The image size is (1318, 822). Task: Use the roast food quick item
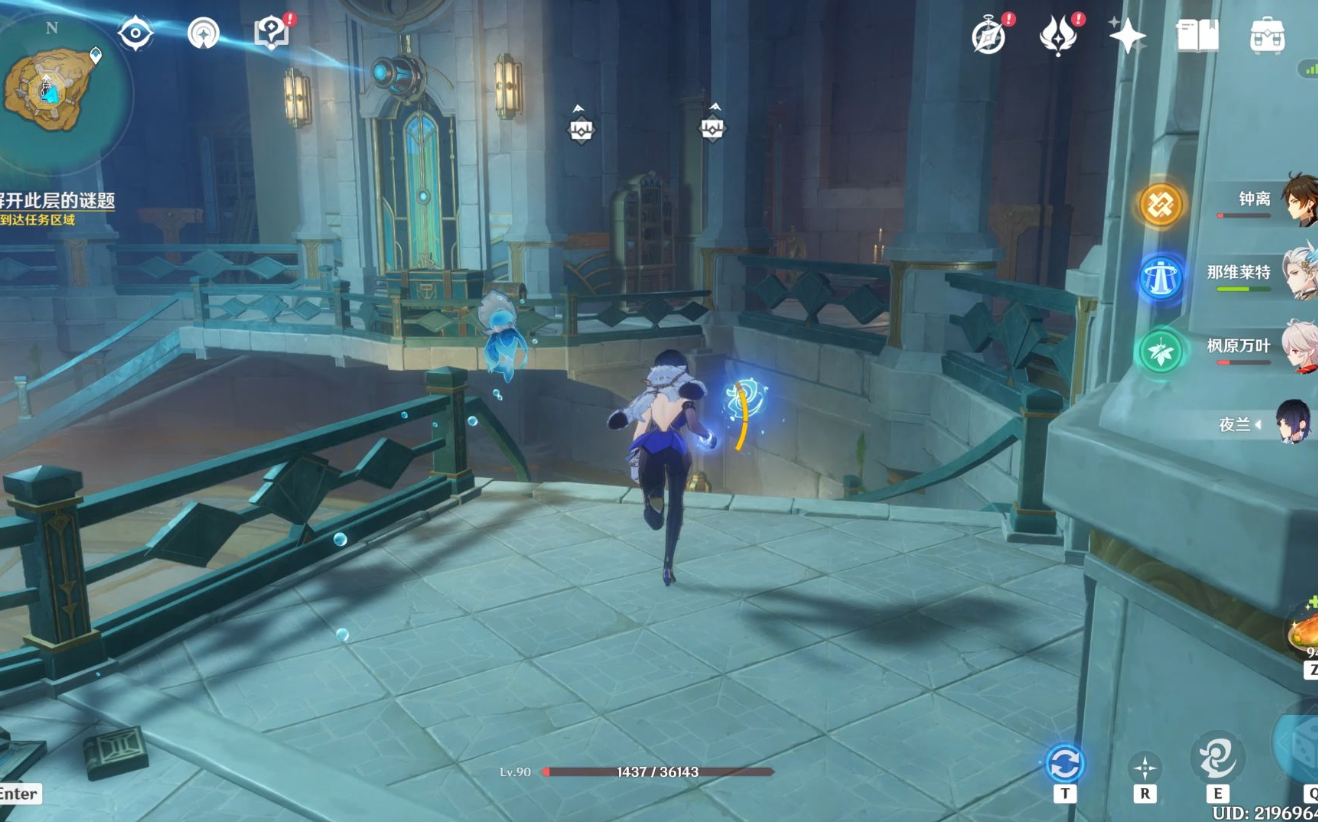(x=1303, y=630)
